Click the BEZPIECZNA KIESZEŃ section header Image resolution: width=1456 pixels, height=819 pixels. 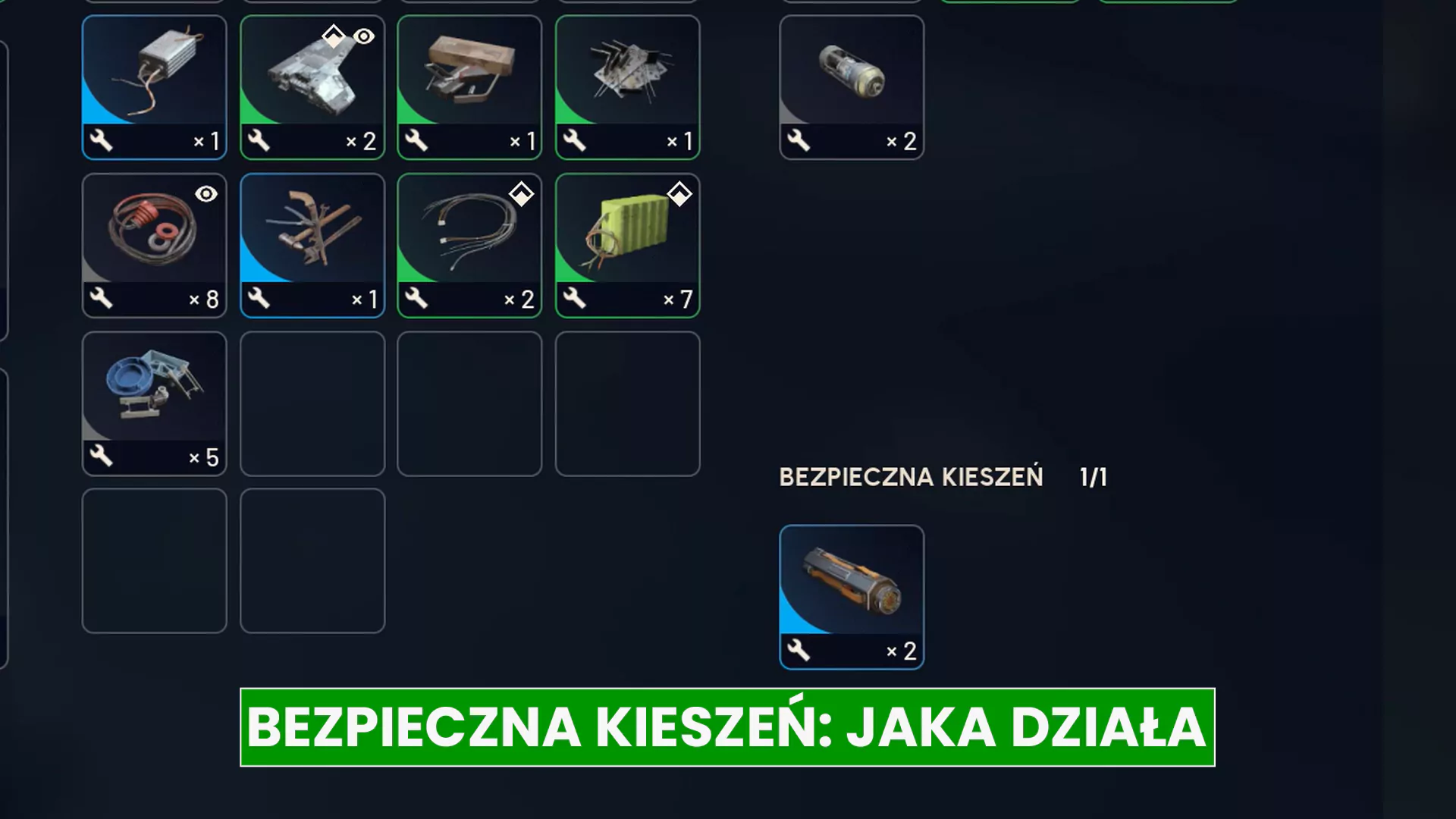910,477
